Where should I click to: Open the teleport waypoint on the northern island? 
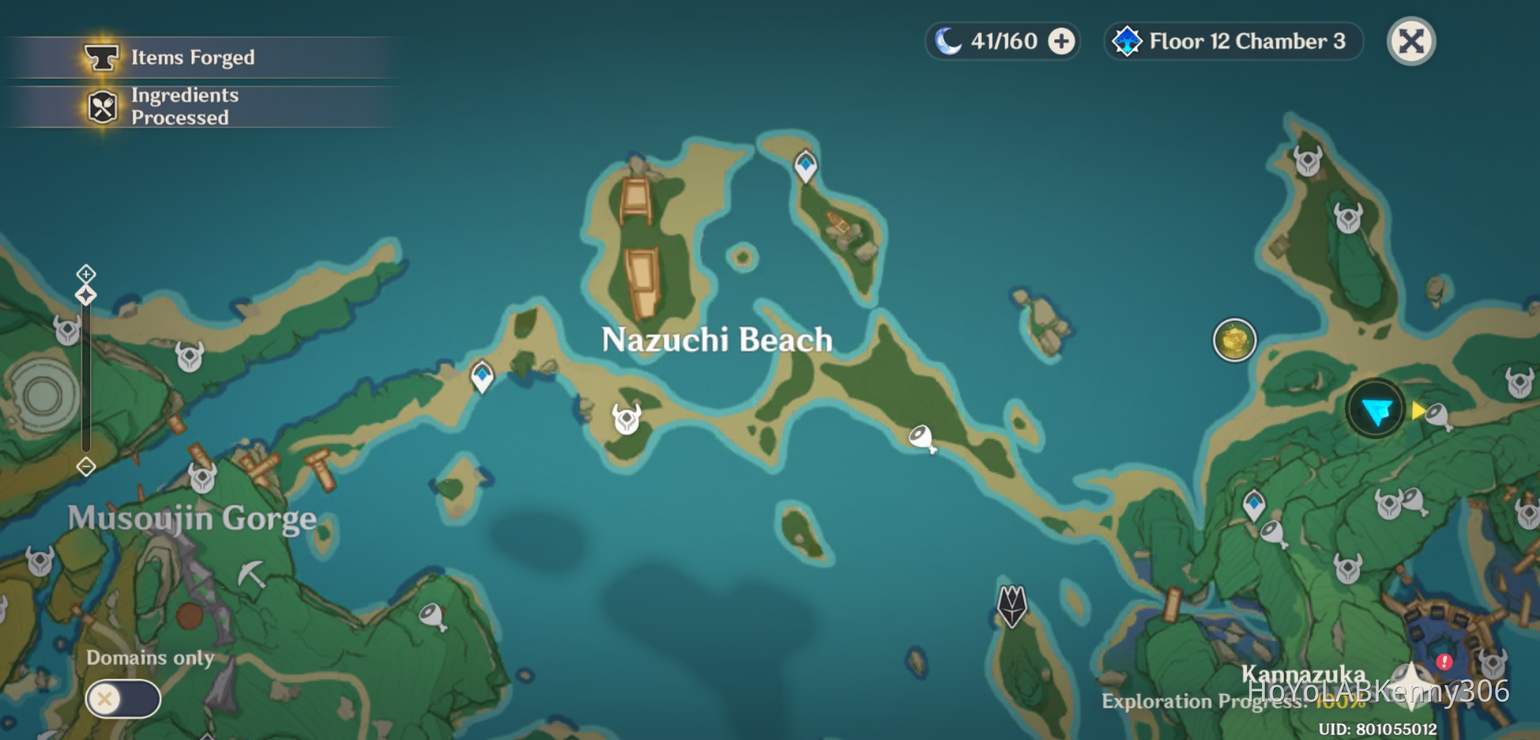click(x=806, y=164)
